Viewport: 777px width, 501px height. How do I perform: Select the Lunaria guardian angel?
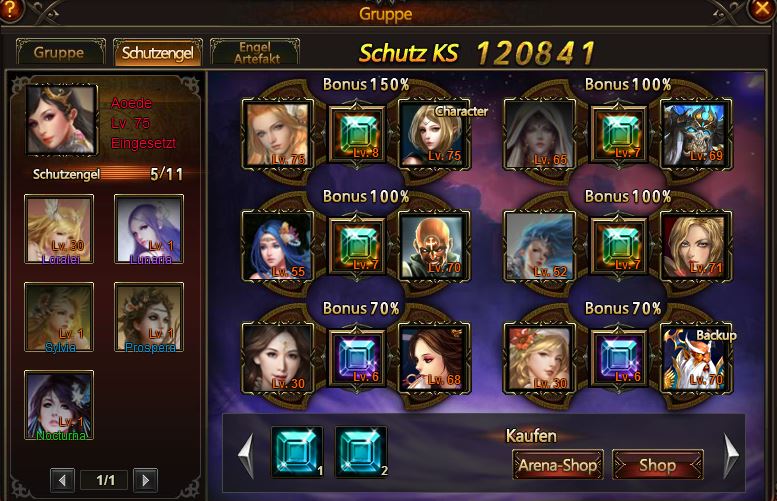(x=149, y=229)
